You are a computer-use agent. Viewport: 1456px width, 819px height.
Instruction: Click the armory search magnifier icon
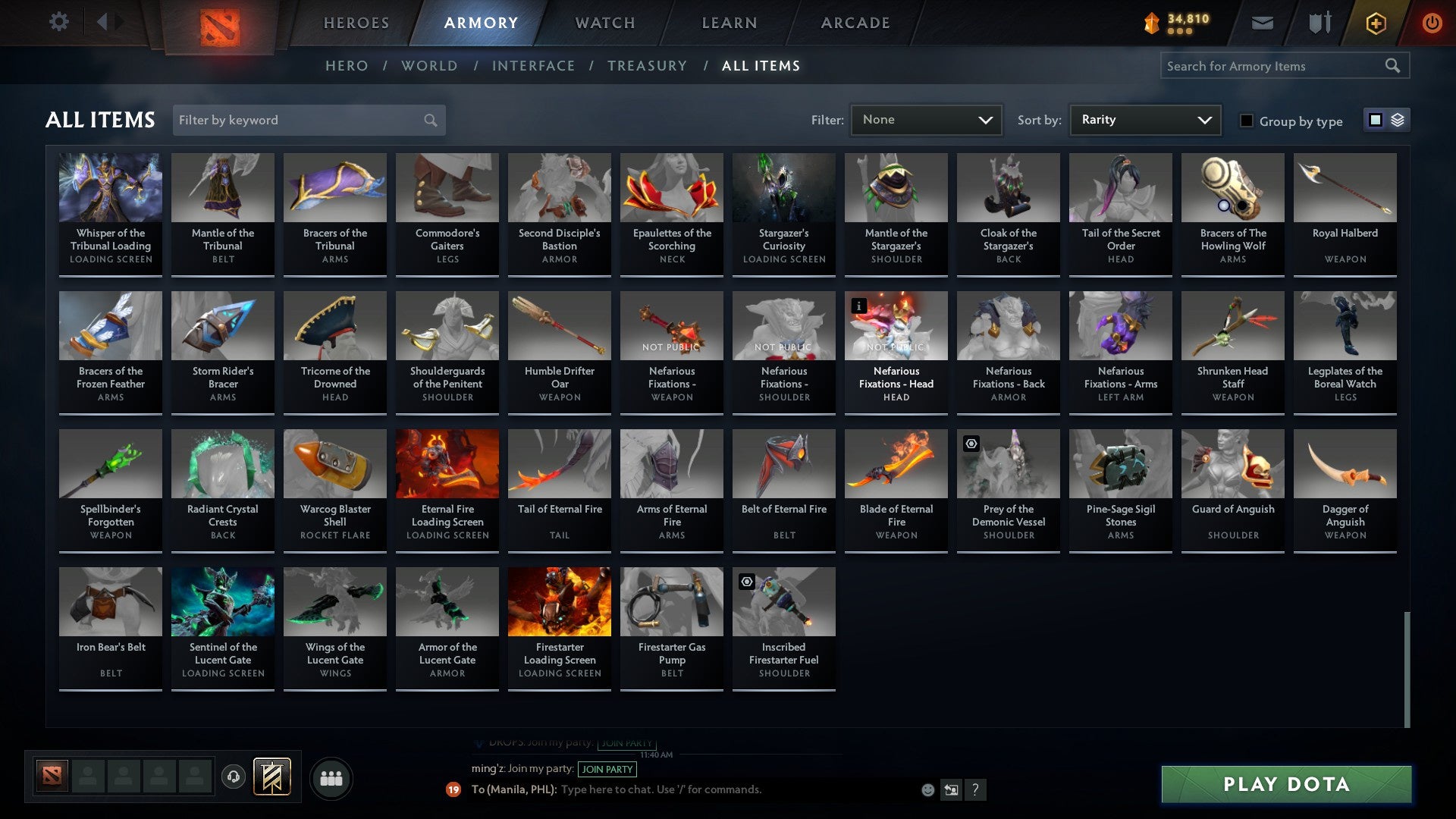[x=1394, y=65]
